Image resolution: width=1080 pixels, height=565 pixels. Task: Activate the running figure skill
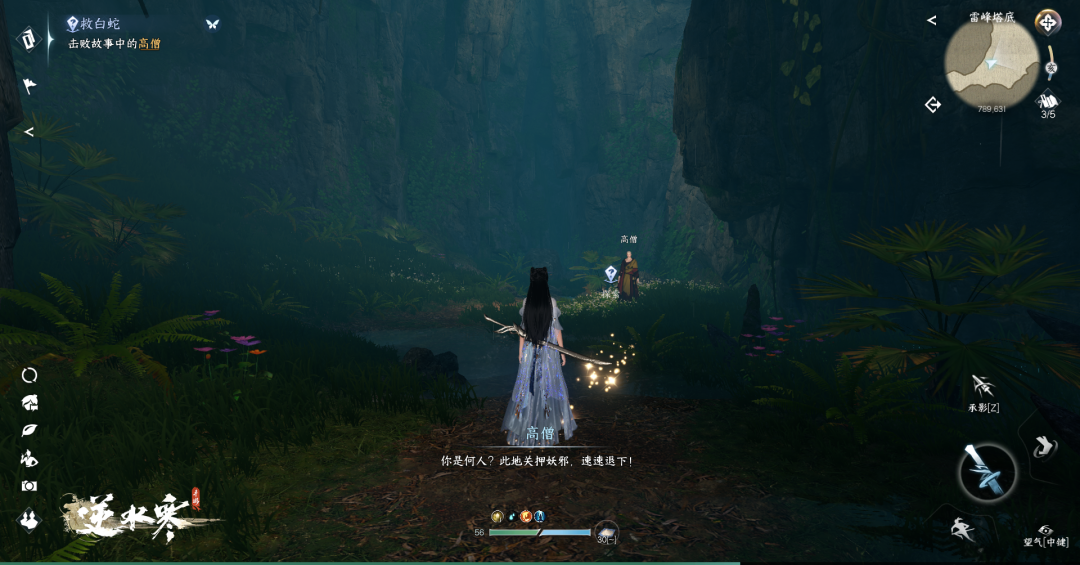(x=963, y=529)
